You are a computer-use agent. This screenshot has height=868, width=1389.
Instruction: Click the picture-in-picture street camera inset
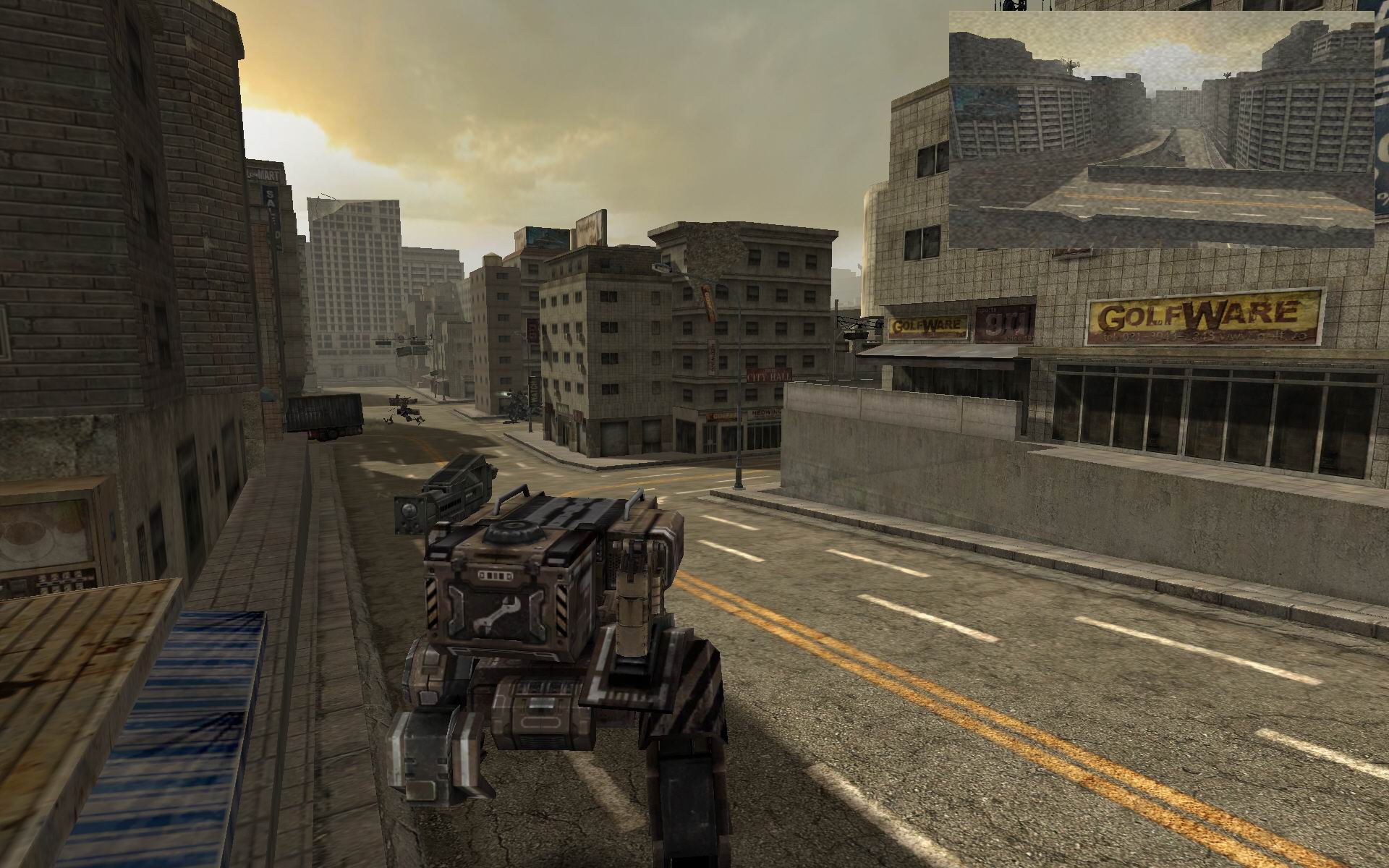pos(1161,130)
